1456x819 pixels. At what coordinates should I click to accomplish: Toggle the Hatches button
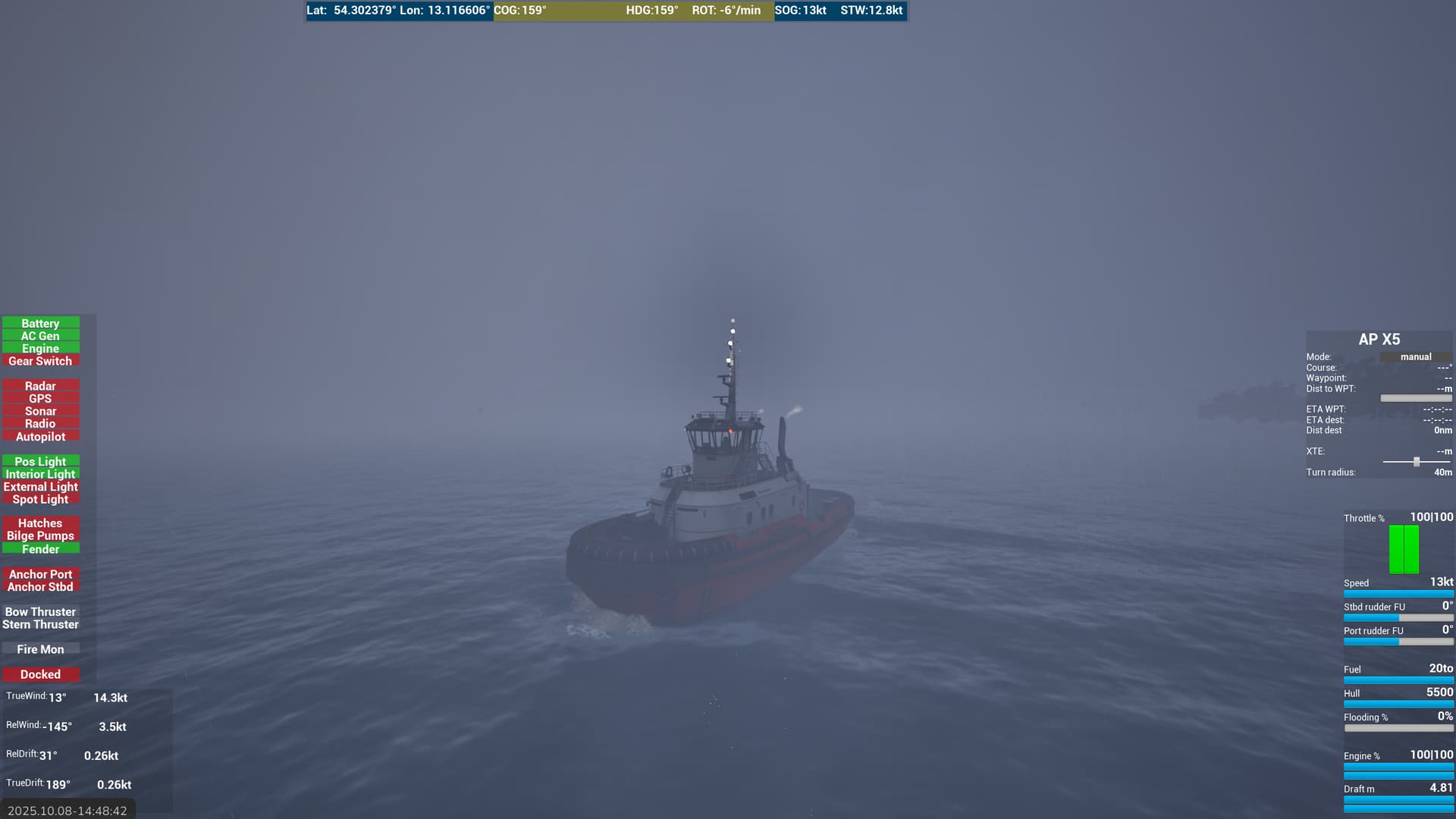[x=40, y=523]
